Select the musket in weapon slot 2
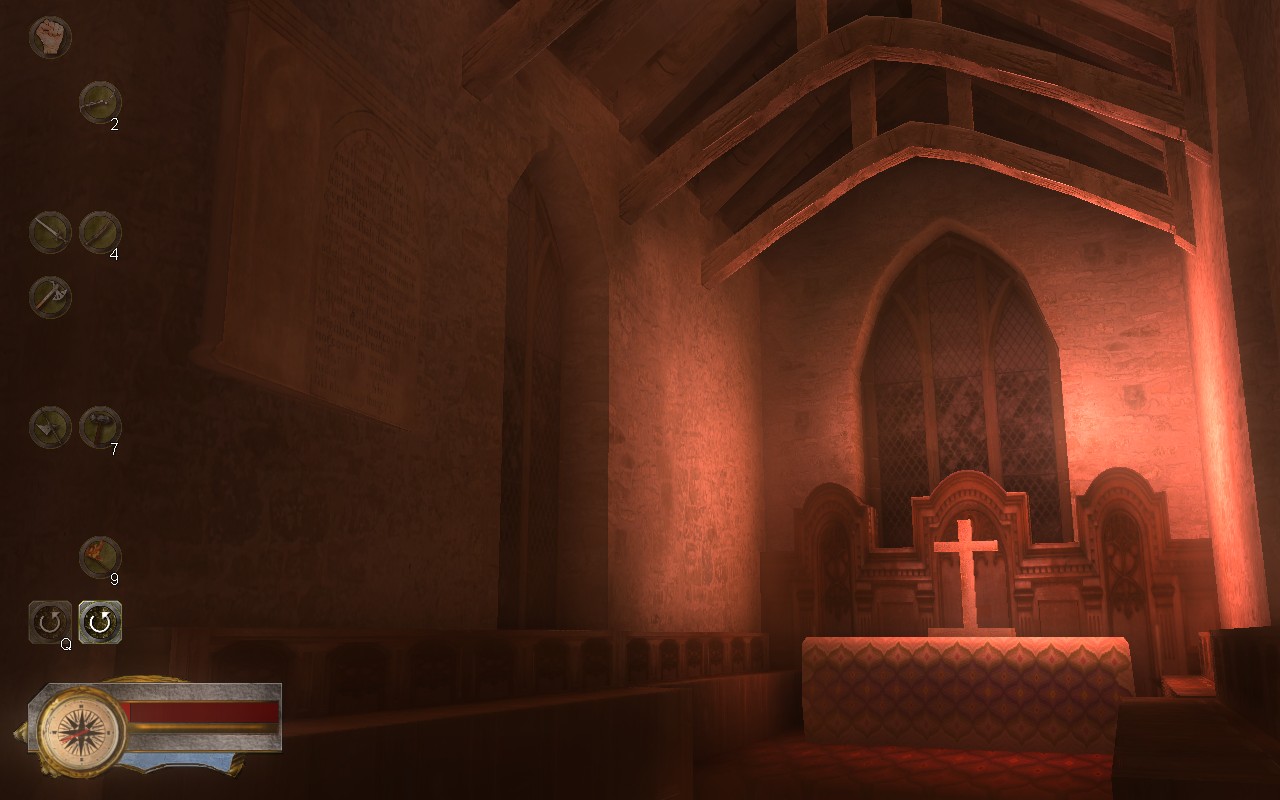 pos(100,100)
